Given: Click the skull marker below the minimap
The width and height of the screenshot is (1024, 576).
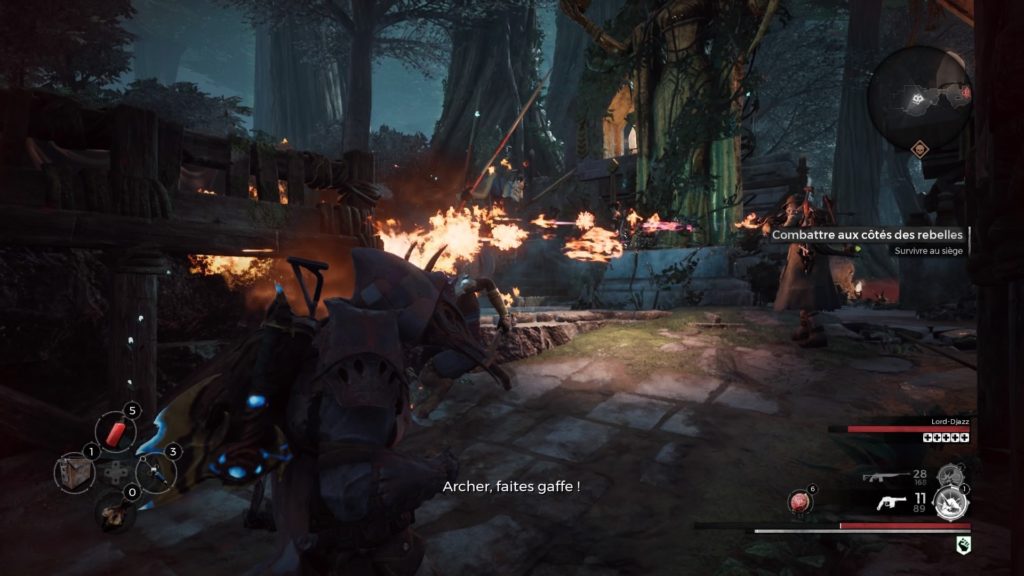Looking at the screenshot, I should click(x=919, y=149).
